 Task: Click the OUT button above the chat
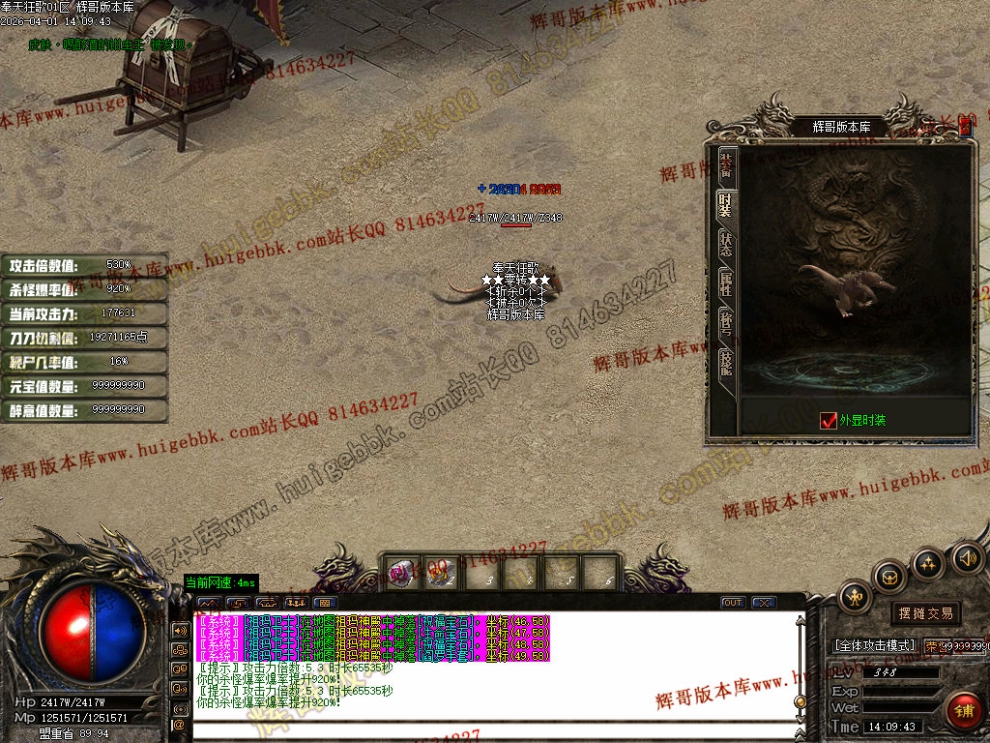[x=732, y=603]
